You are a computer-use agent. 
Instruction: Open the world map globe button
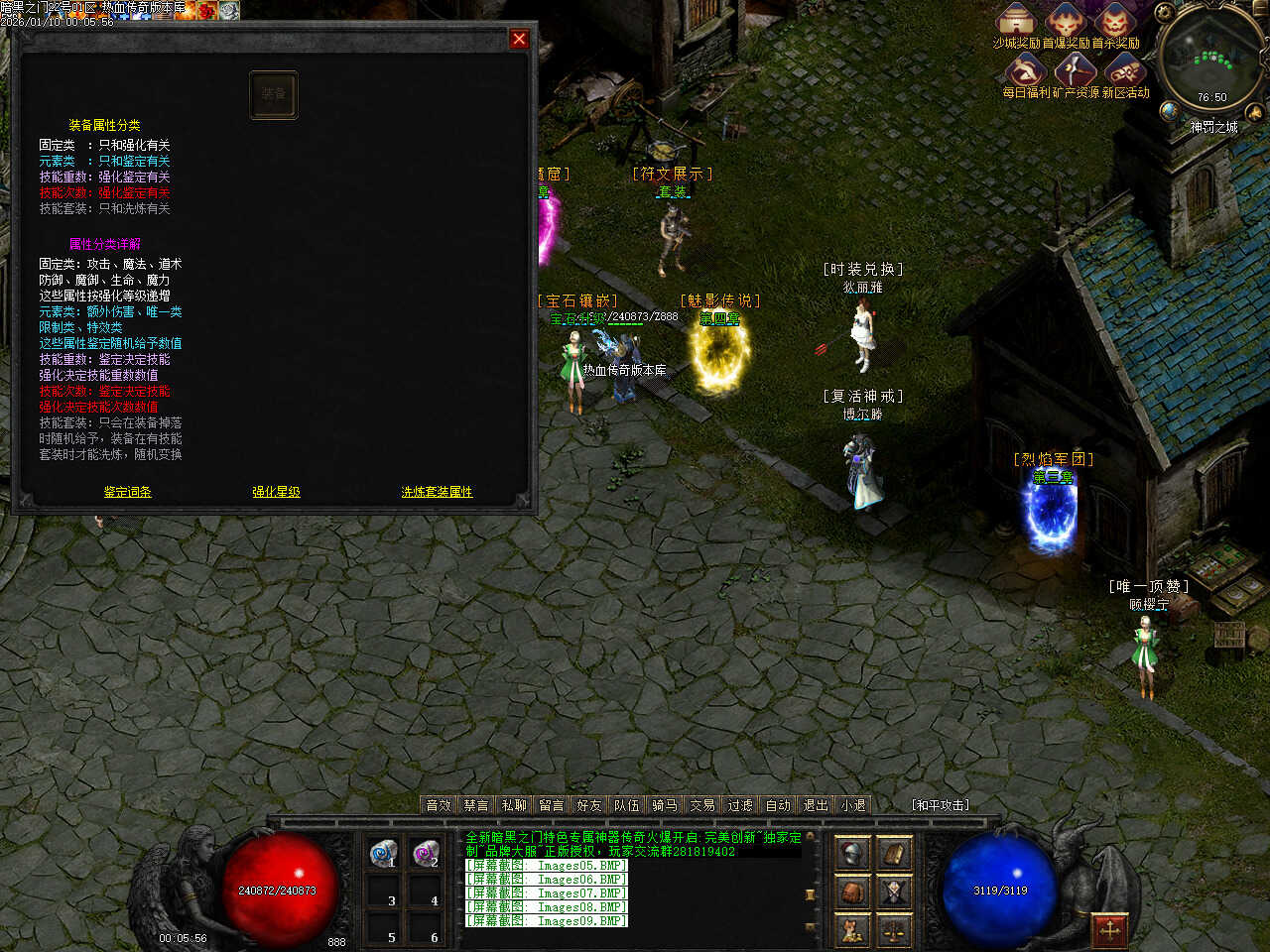click(1171, 110)
